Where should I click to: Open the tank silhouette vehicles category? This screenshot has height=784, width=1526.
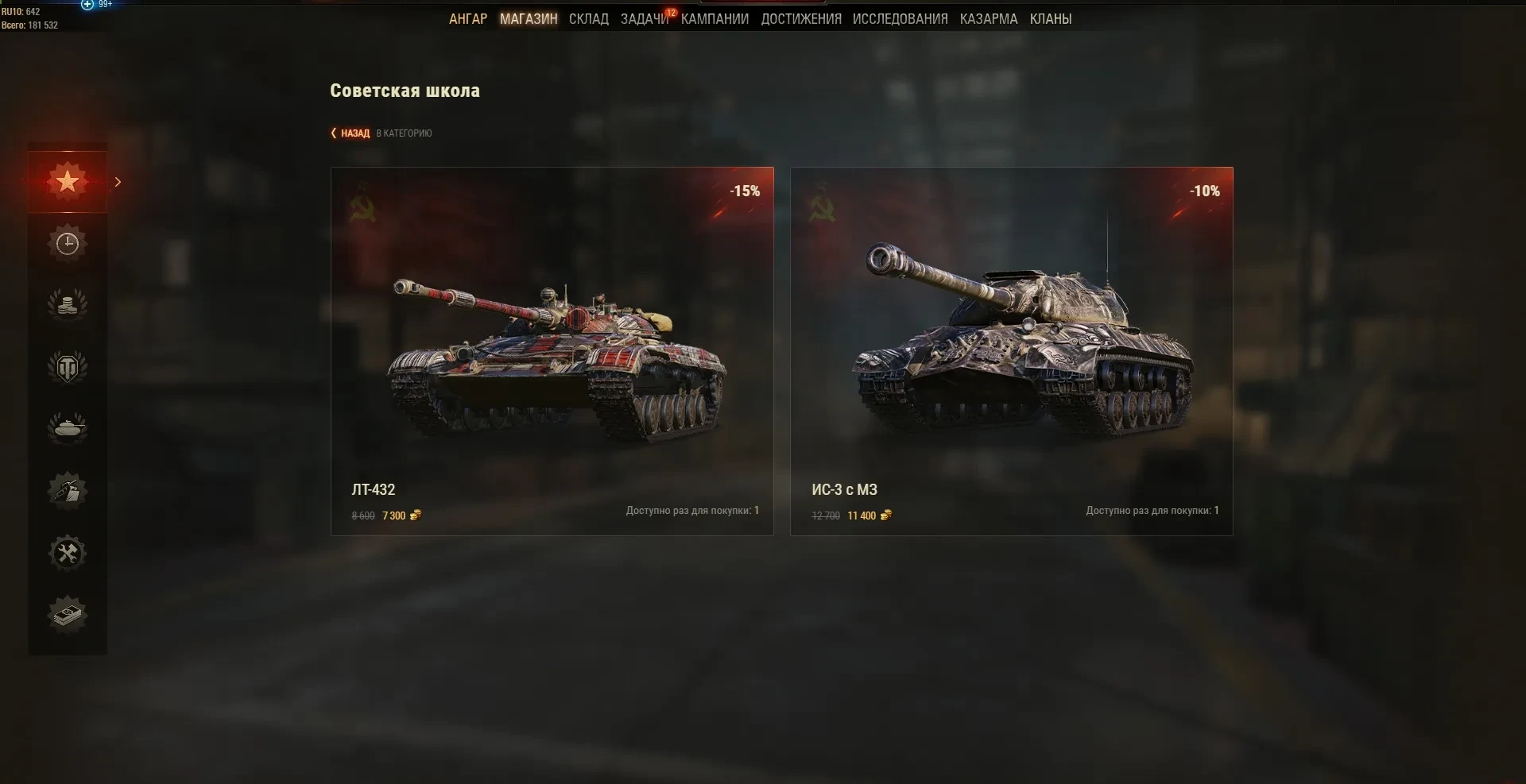tap(68, 428)
